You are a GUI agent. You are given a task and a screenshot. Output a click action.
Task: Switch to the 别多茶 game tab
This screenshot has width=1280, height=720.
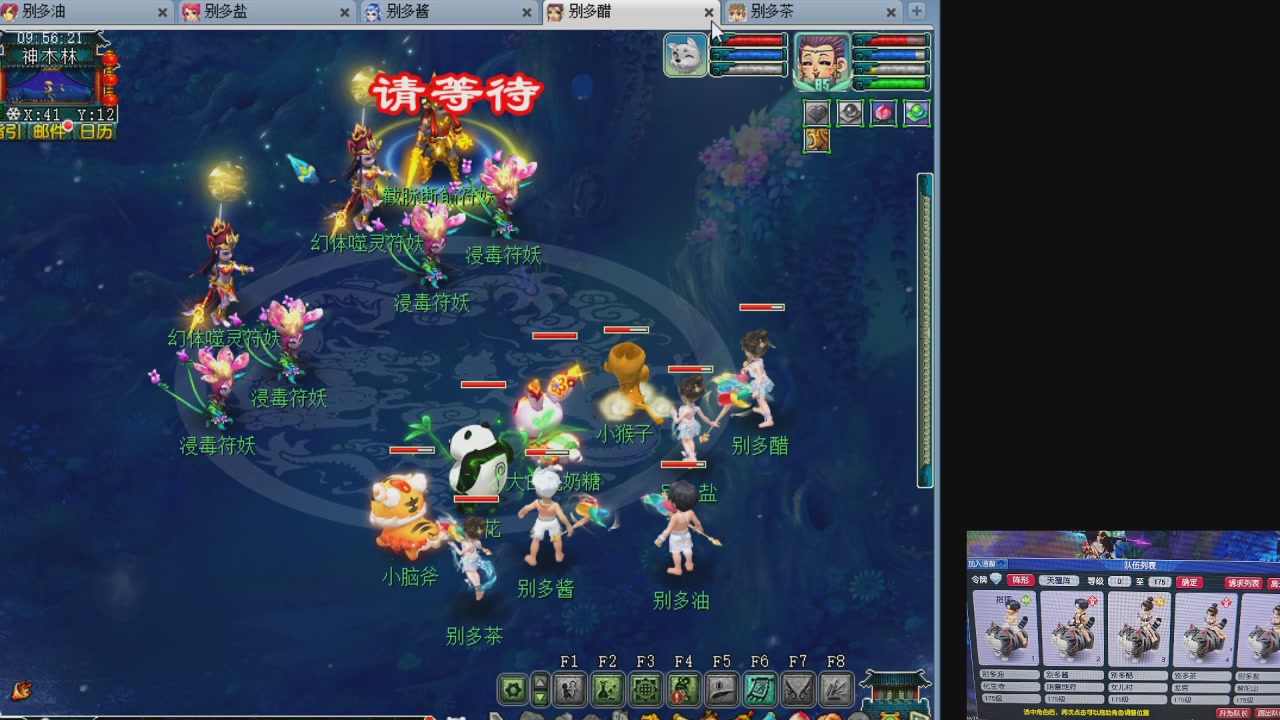[x=771, y=13]
